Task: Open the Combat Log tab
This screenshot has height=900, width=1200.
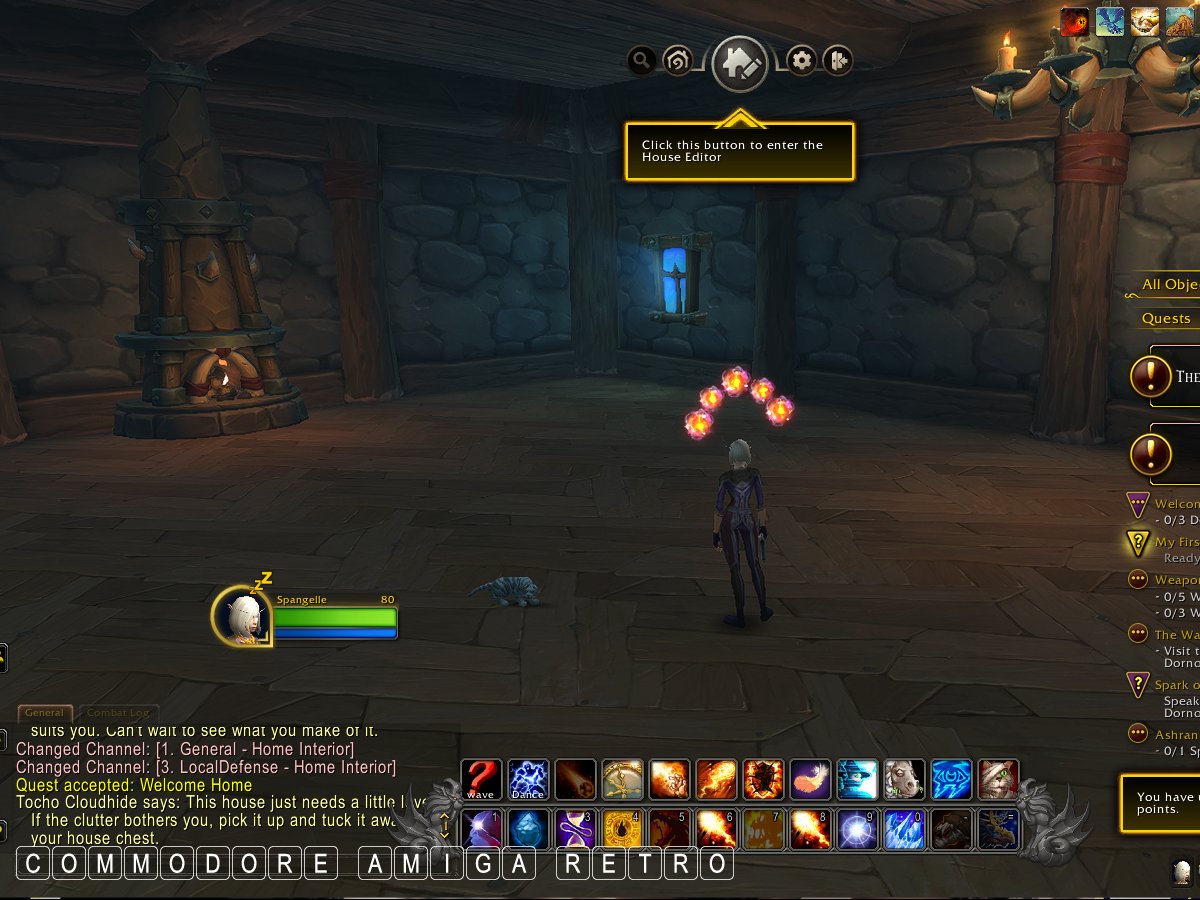Action: [118, 713]
